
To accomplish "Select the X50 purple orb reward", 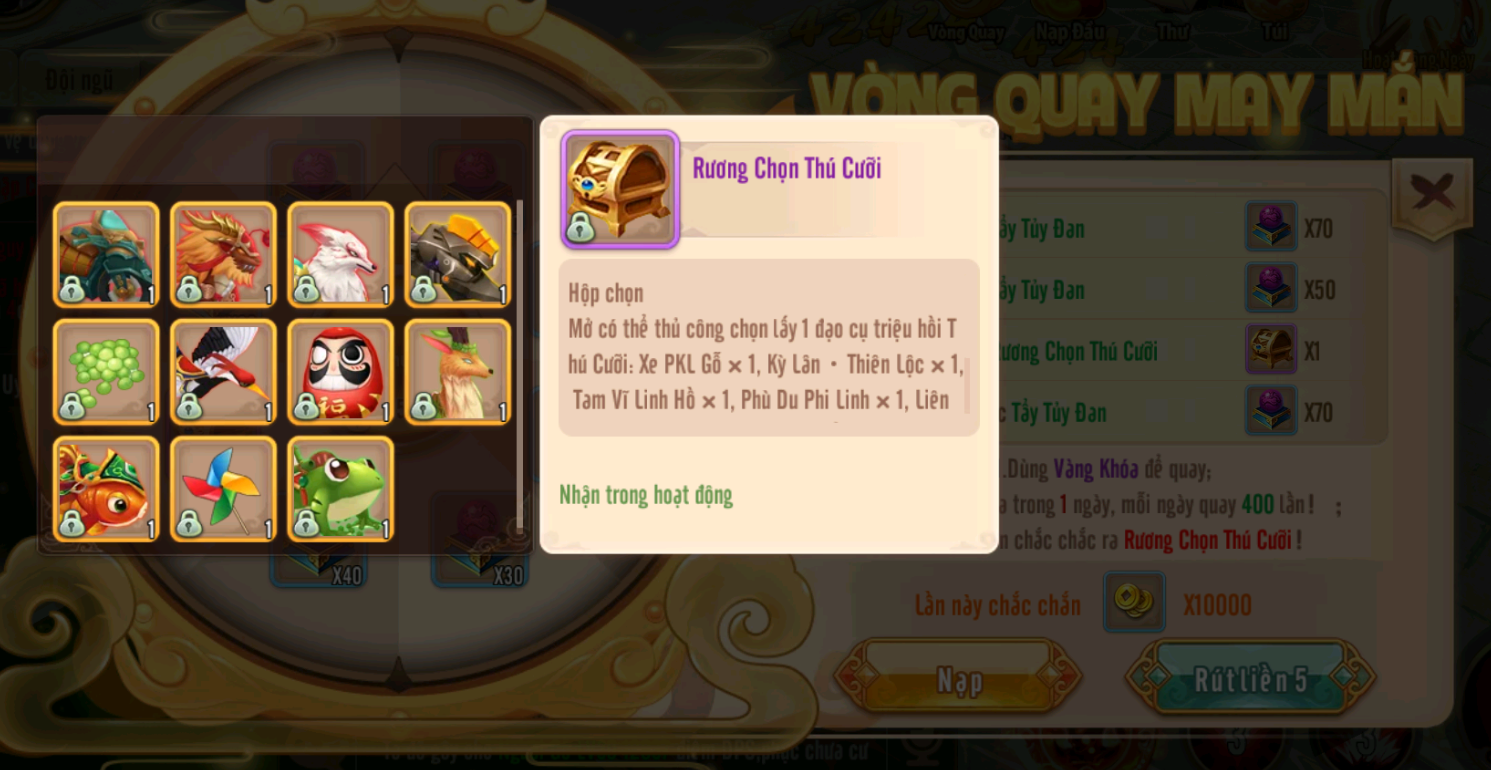I will (1271, 289).
